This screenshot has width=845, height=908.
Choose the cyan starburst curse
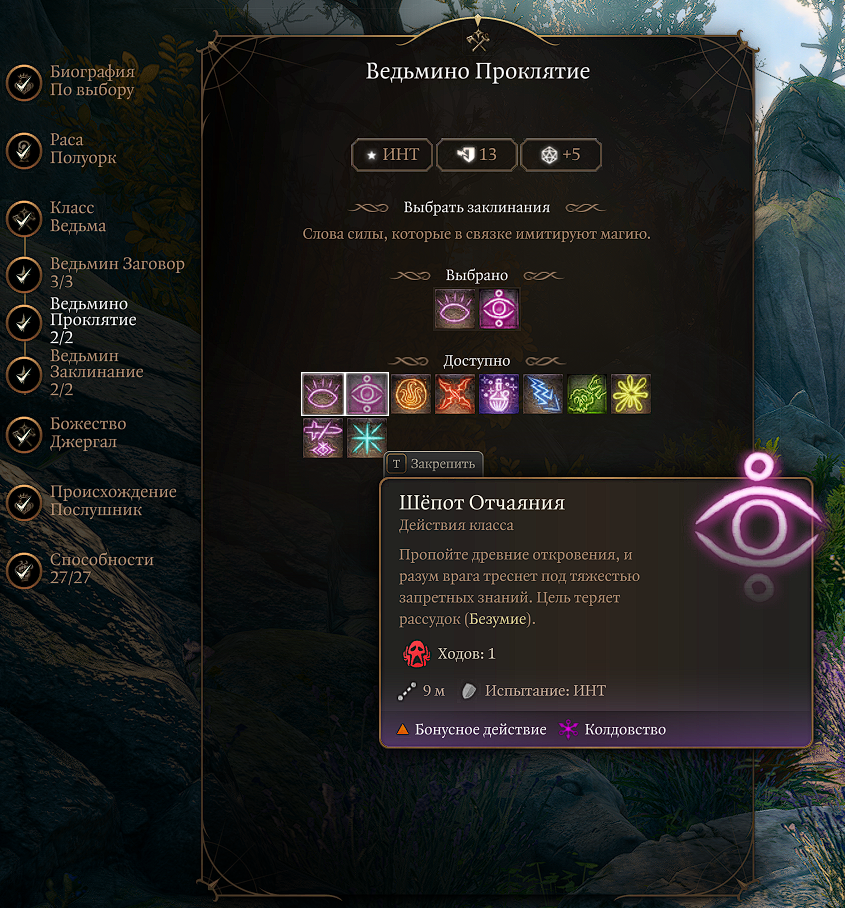[x=366, y=438]
